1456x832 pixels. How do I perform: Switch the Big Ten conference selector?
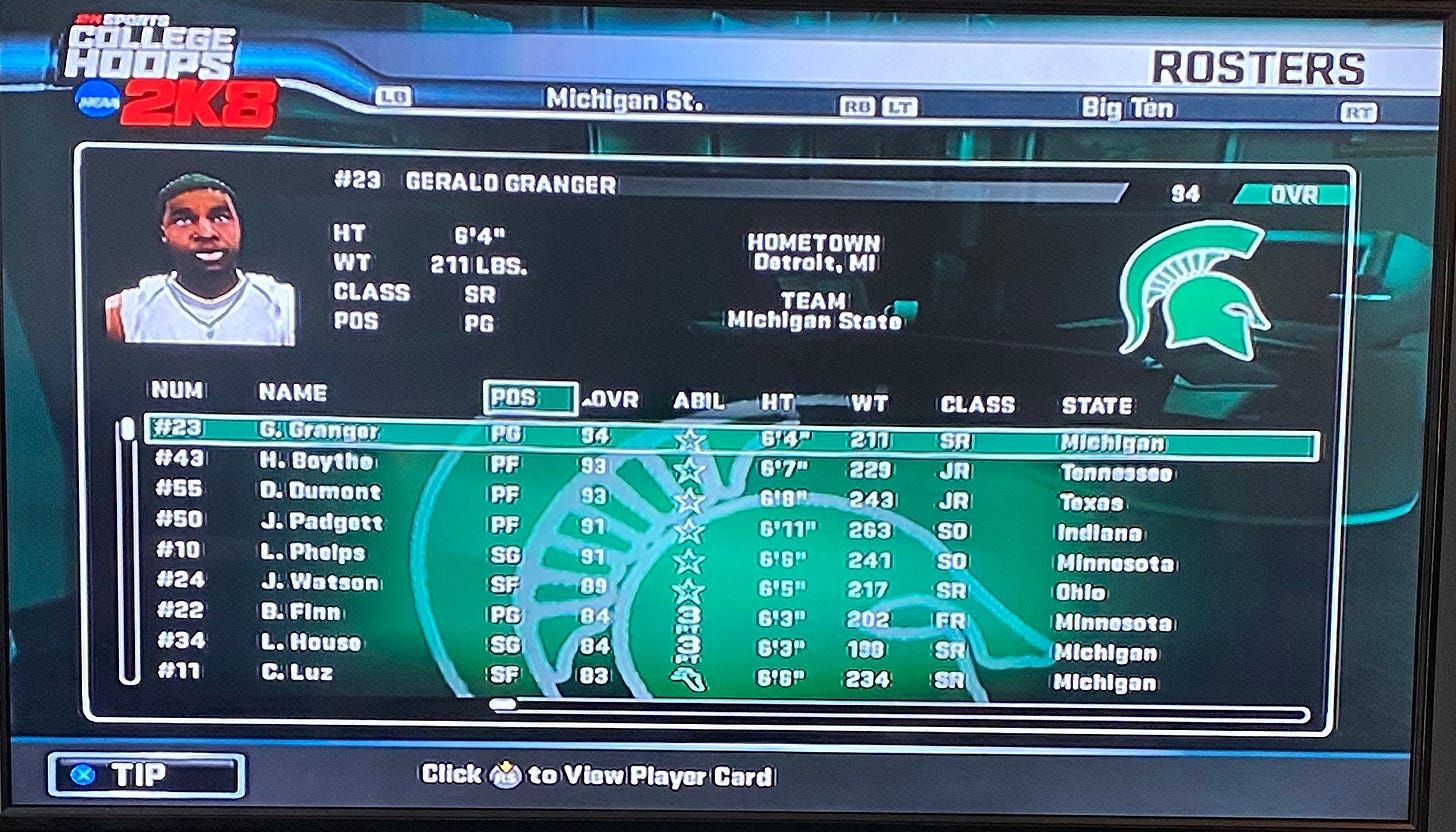pos(1127,108)
